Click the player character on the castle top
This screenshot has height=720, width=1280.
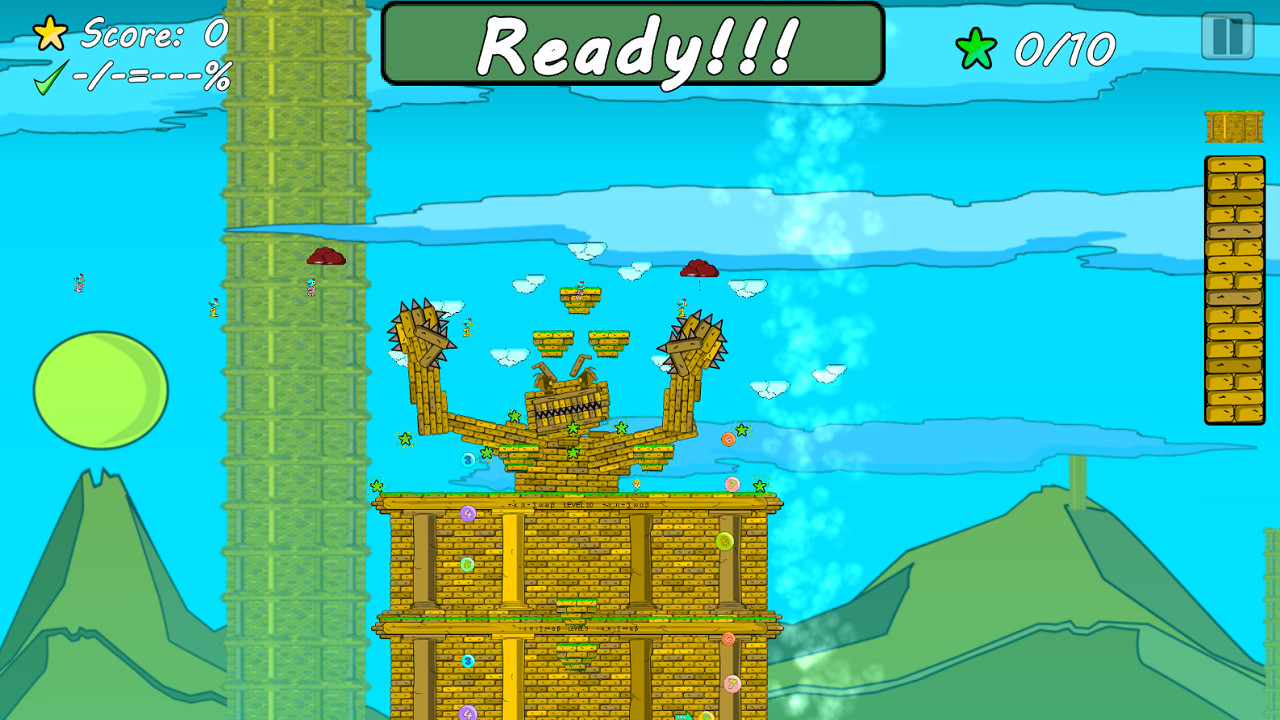click(x=636, y=485)
